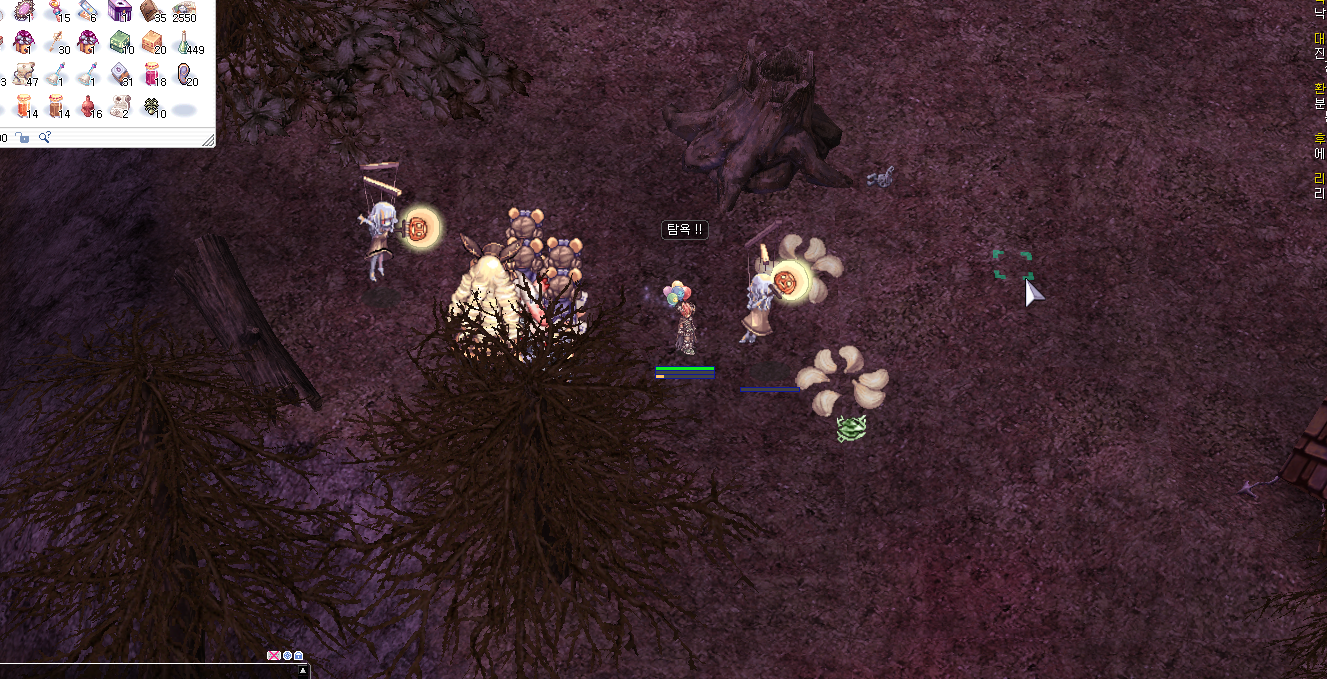This screenshot has height=679, width=1327.
Task: Select the green box stack of 10
Action: click(x=120, y=42)
